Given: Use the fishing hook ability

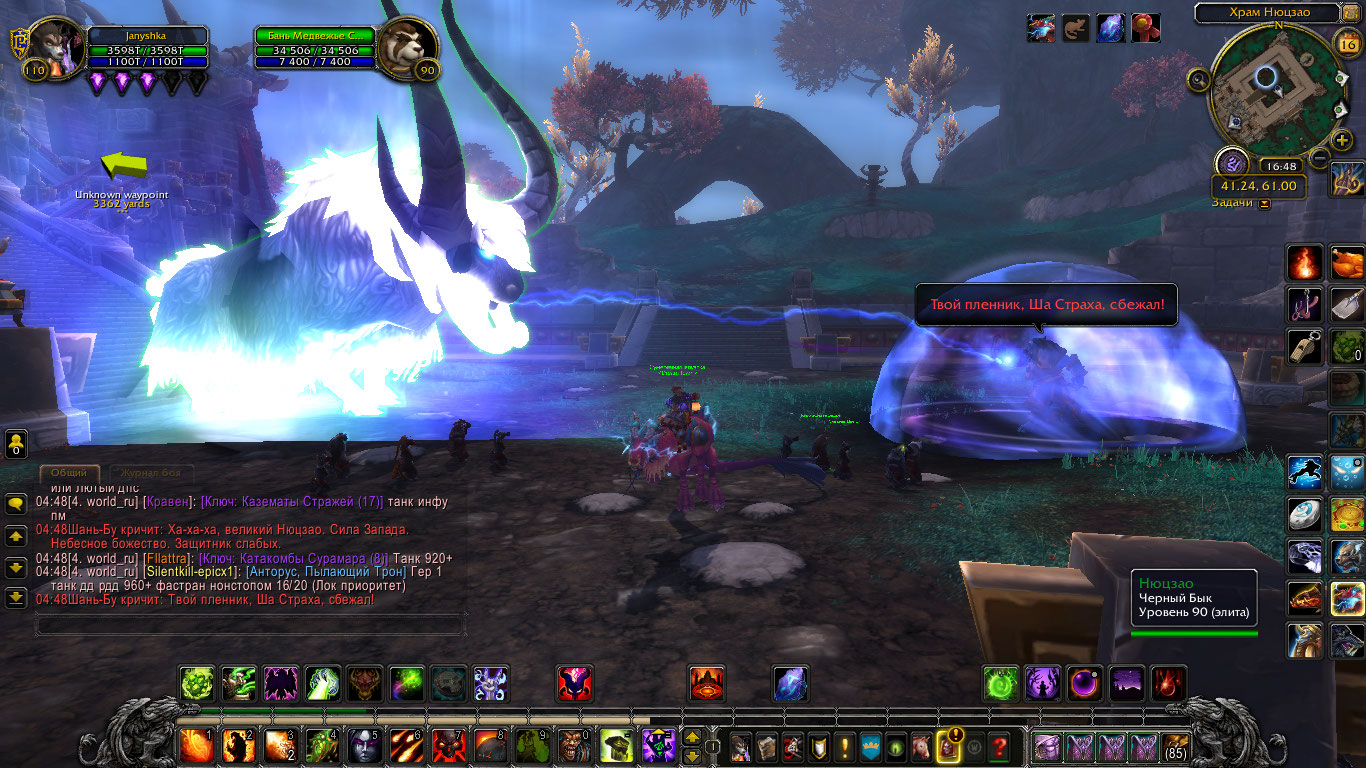Looking at the screenshot, I should 1304,305.
